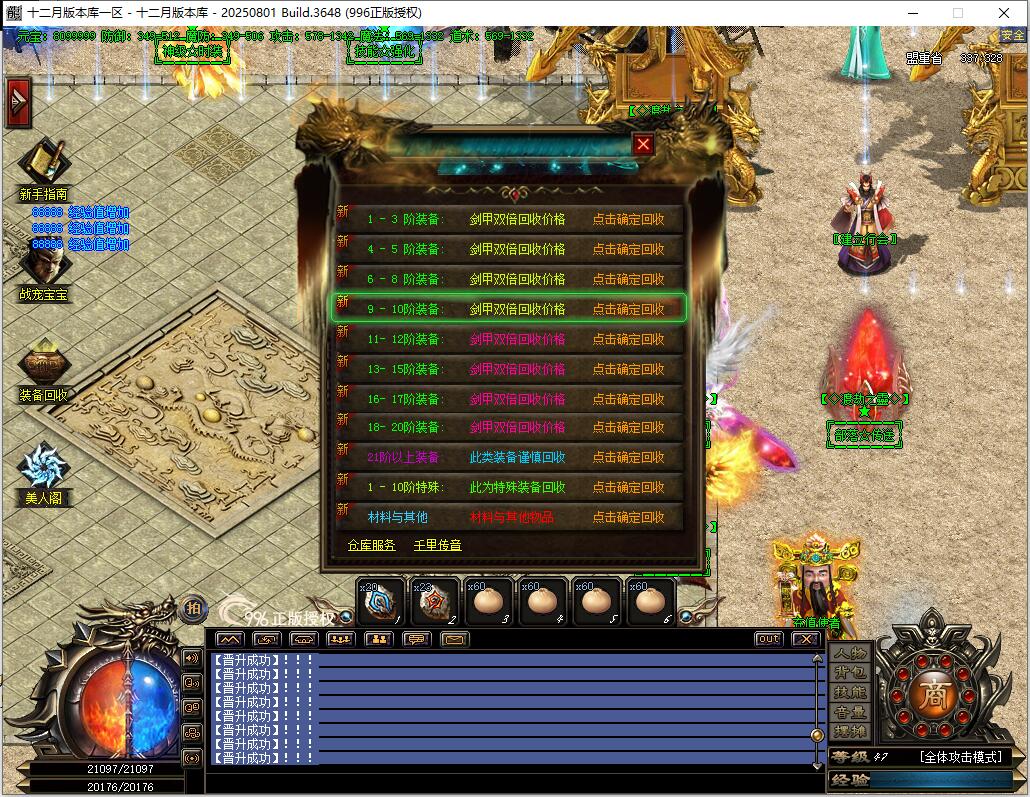Recycle 材料与其他 items
This screenshot has width=1030, height=797.
coord(628,517)
